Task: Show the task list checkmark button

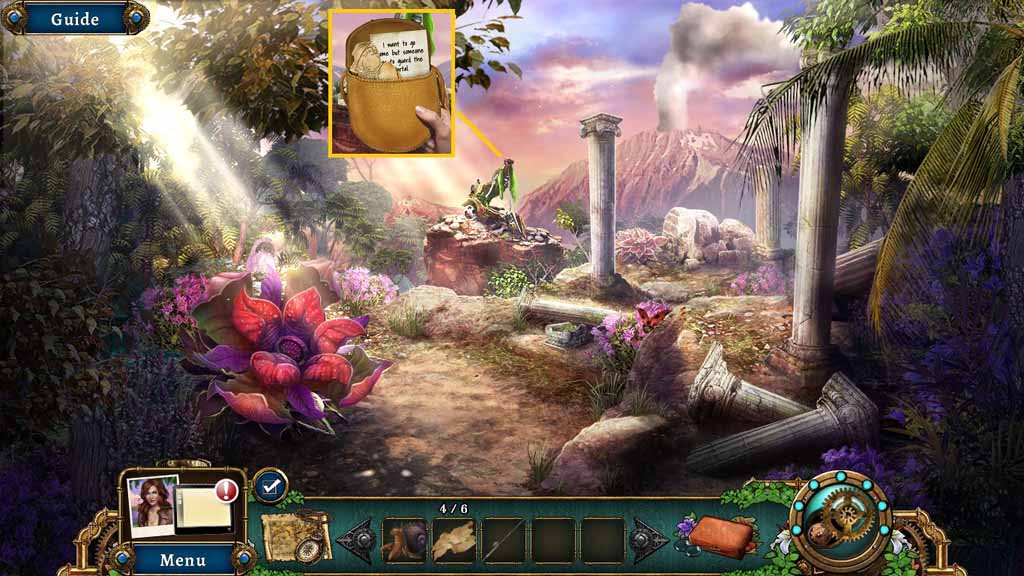Action: (270, 486)
